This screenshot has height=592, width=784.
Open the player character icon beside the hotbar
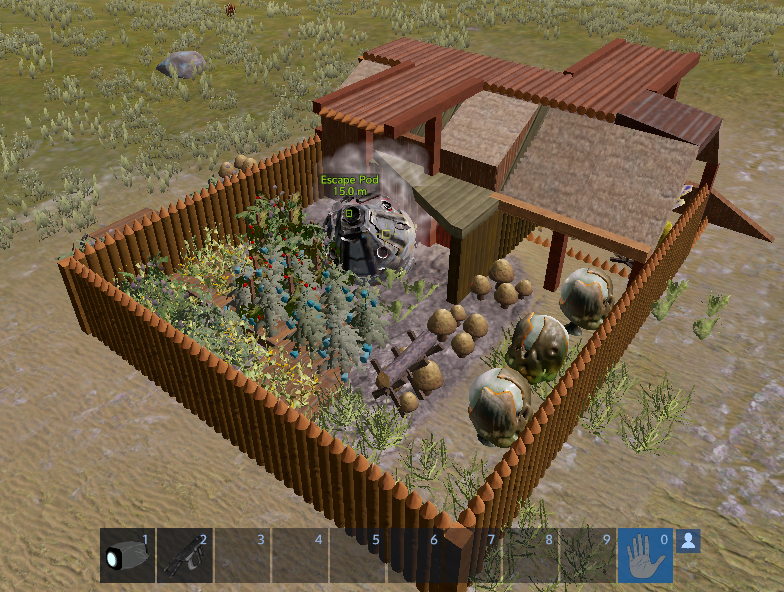[688, 541]
